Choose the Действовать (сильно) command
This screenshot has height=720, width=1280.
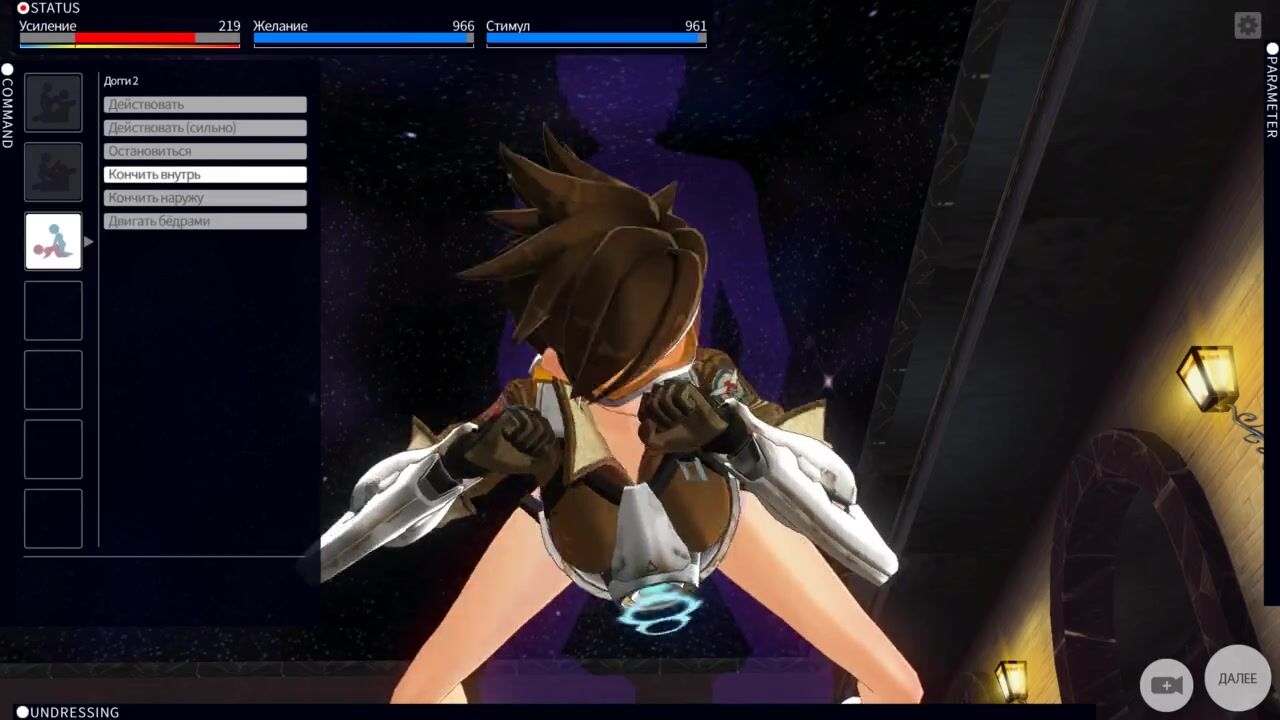[205, 128]
